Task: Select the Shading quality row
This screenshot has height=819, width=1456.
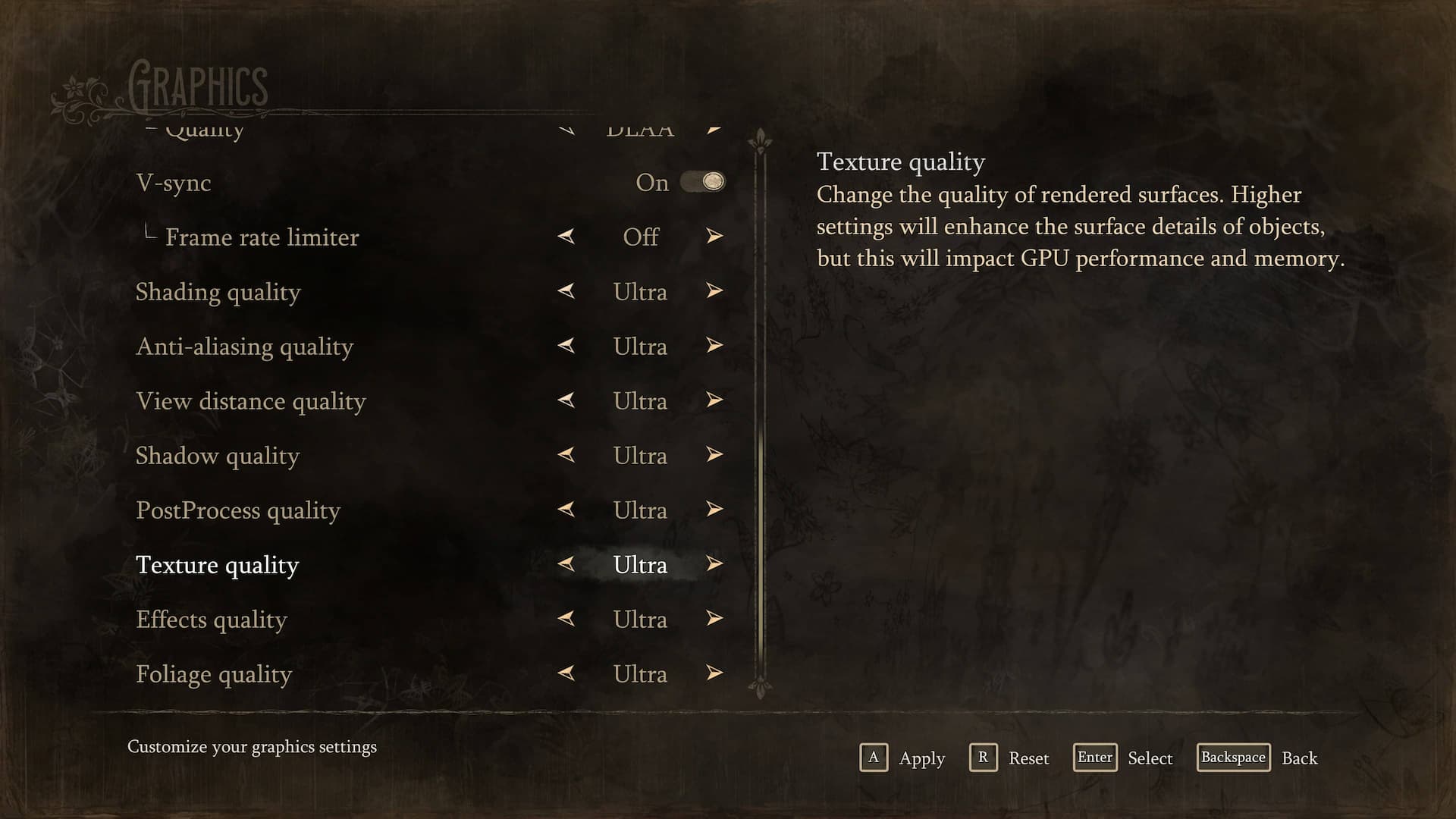Action: (x=218, y=292)
